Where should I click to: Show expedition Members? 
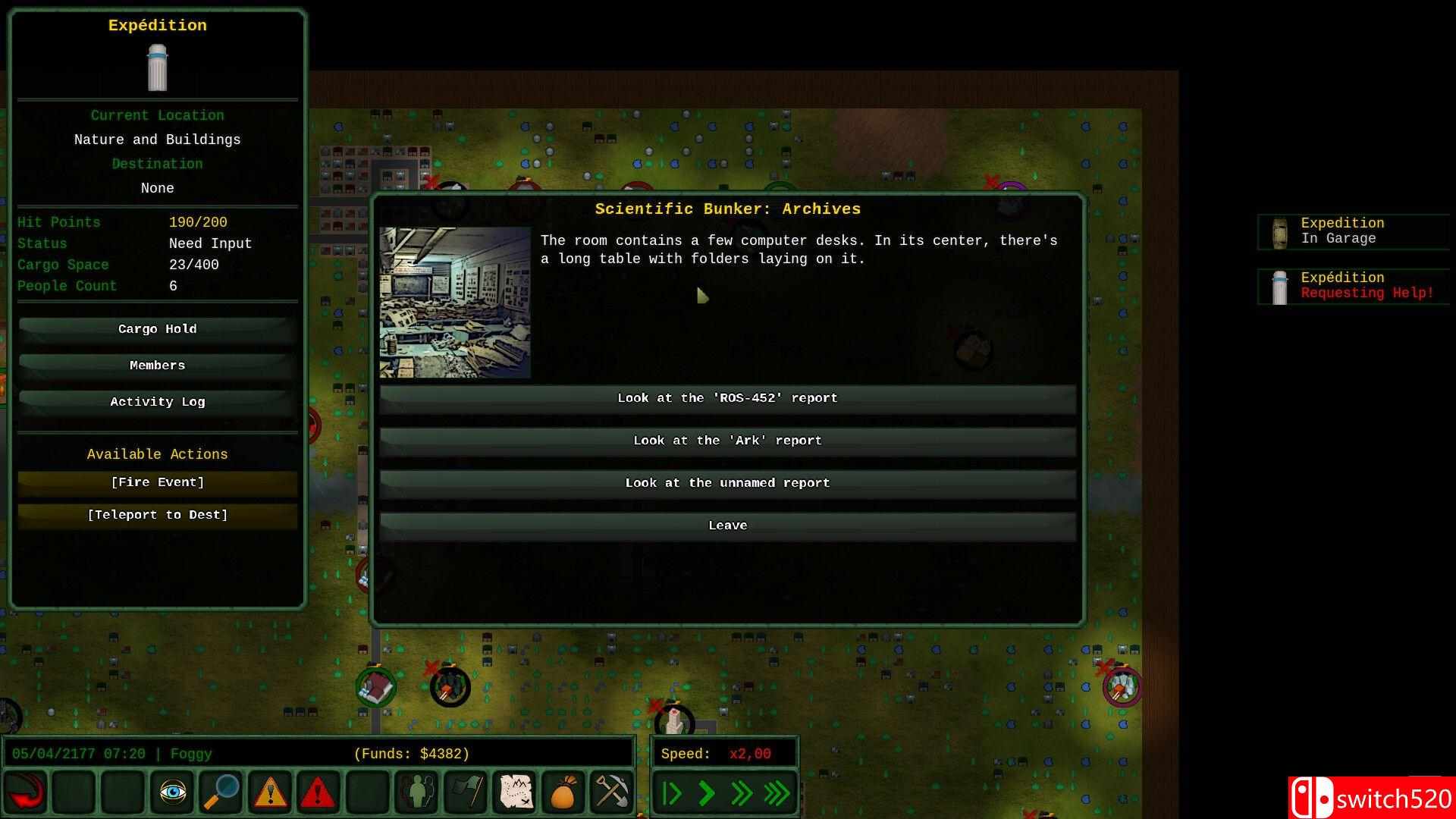(157, 366)
